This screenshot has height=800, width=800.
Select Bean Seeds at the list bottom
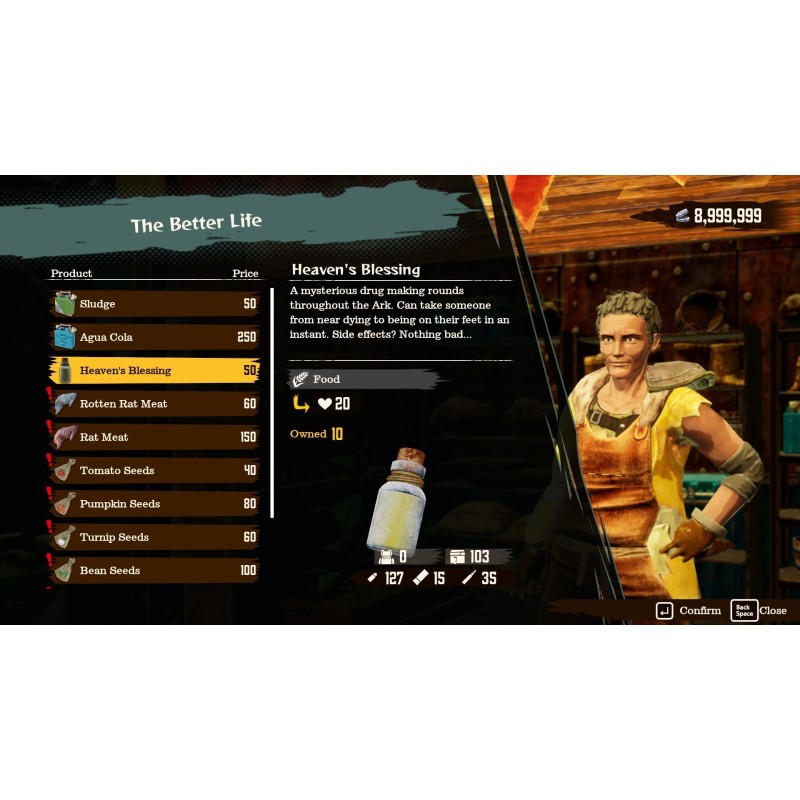click(x=155, y=570)
